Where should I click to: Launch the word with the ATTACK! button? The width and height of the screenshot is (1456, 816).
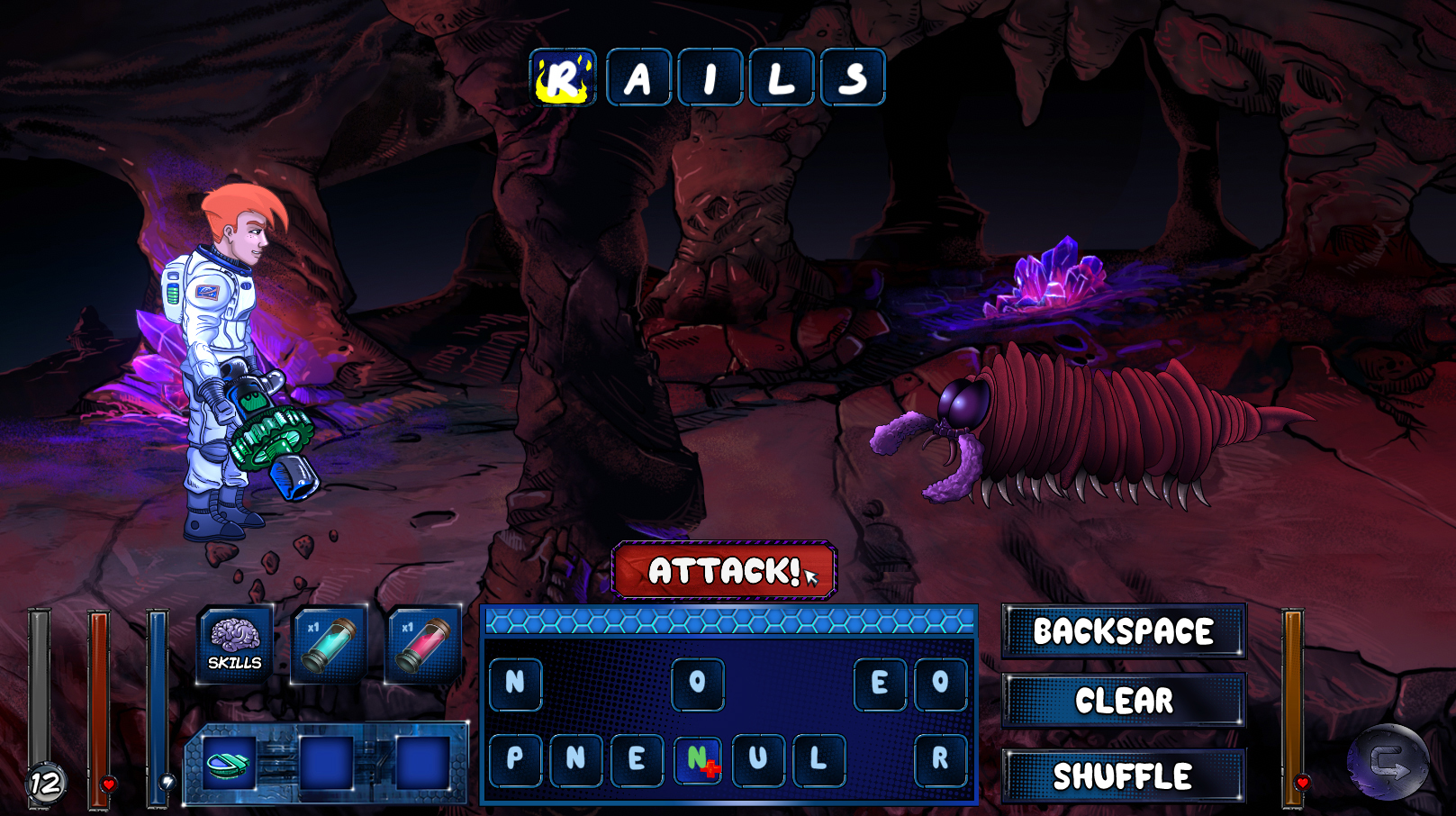(724, 570)
